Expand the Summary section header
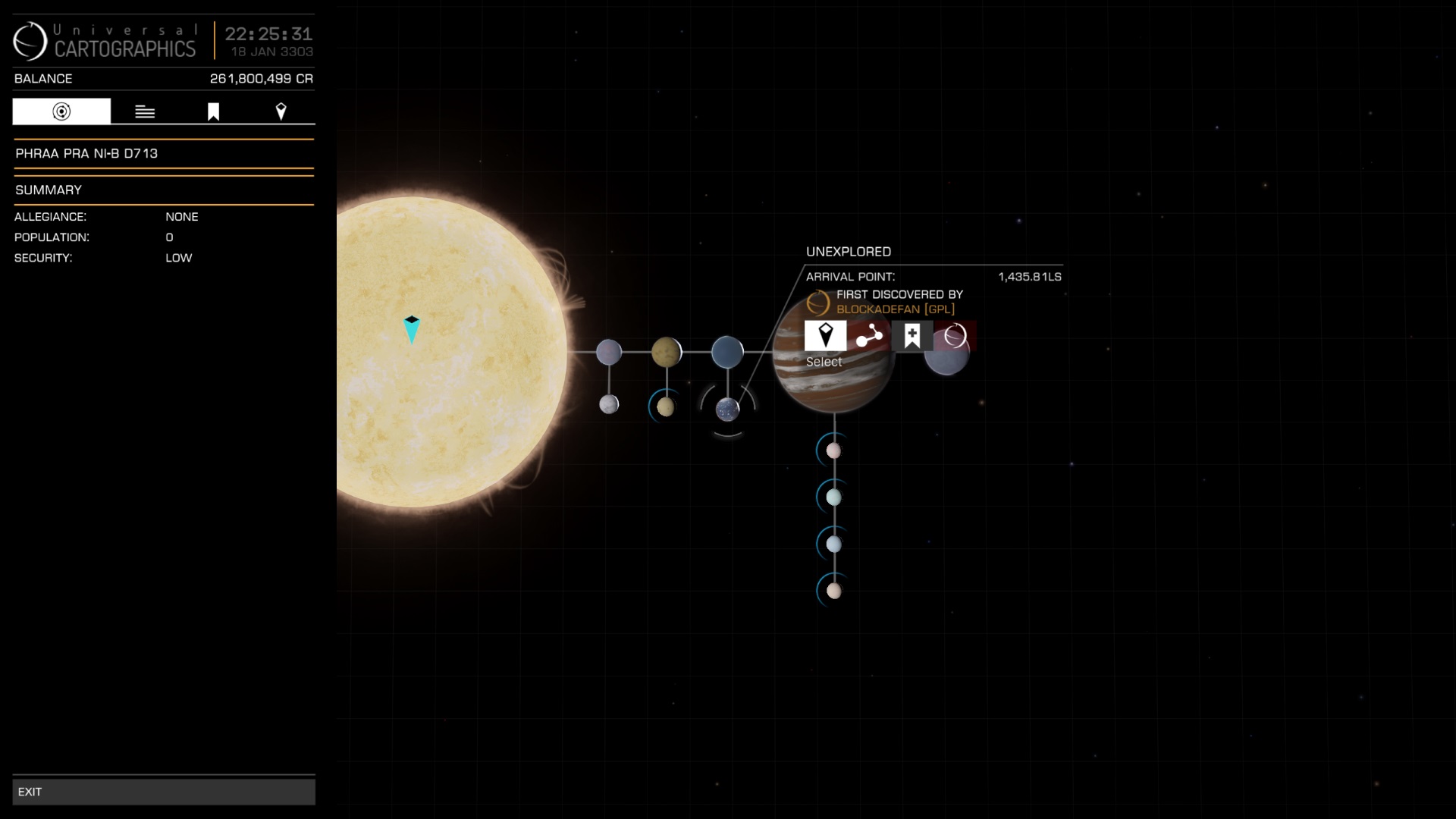 click(163, 190)
